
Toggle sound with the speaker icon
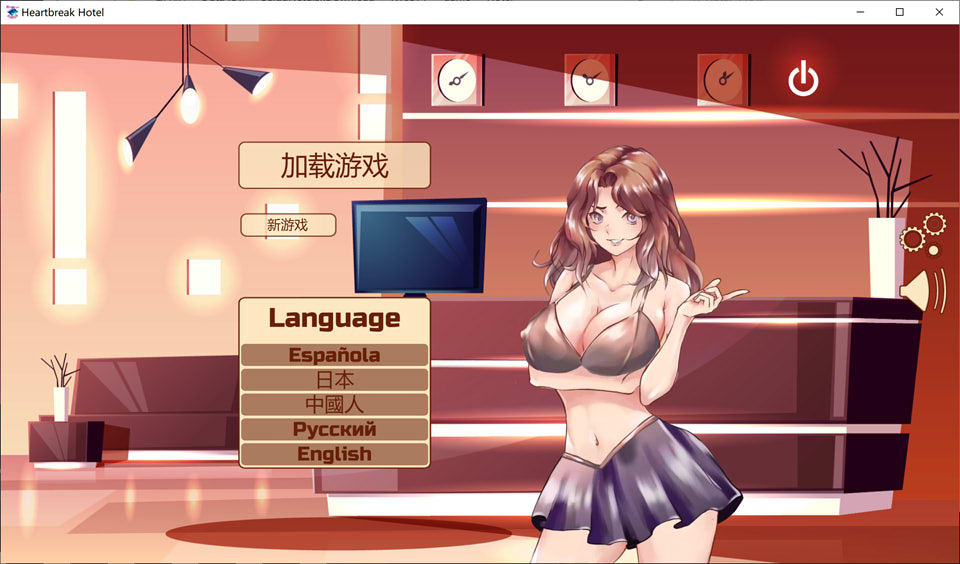921,290
